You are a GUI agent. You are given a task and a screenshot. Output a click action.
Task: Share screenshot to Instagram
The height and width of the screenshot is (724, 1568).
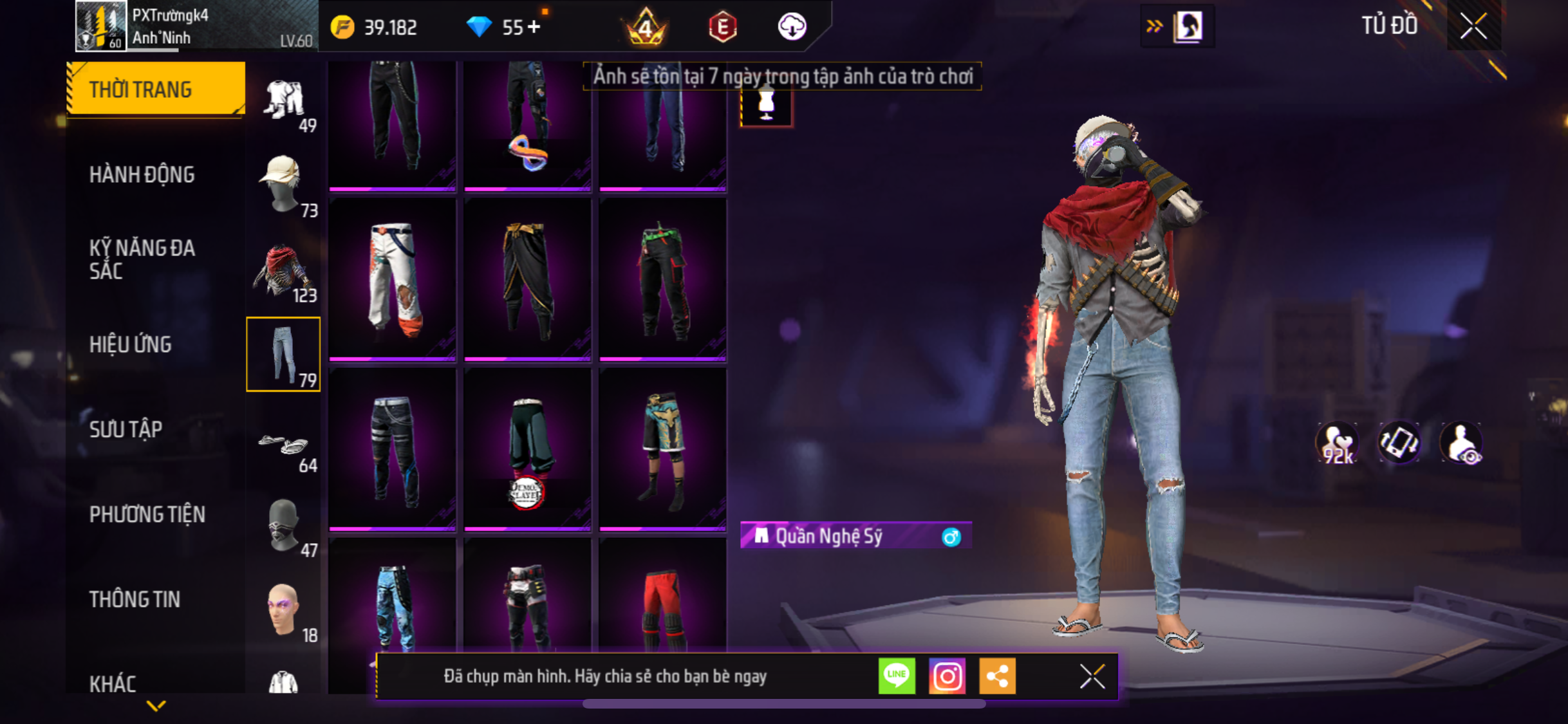pyautogui.click(x=947, y=676)
